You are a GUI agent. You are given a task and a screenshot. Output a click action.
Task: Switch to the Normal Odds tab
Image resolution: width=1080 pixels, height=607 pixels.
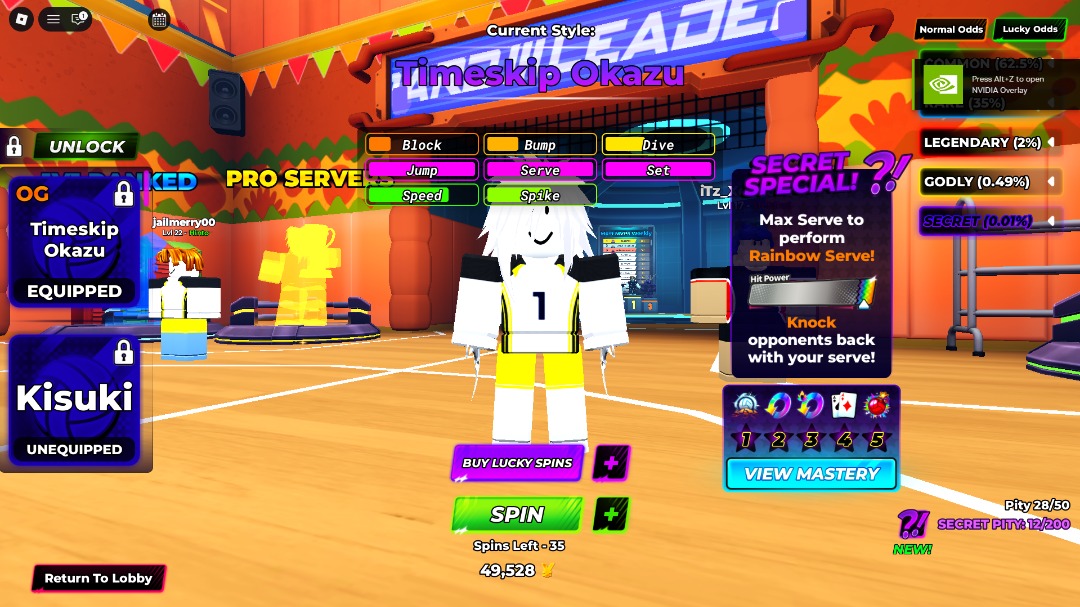950,30
